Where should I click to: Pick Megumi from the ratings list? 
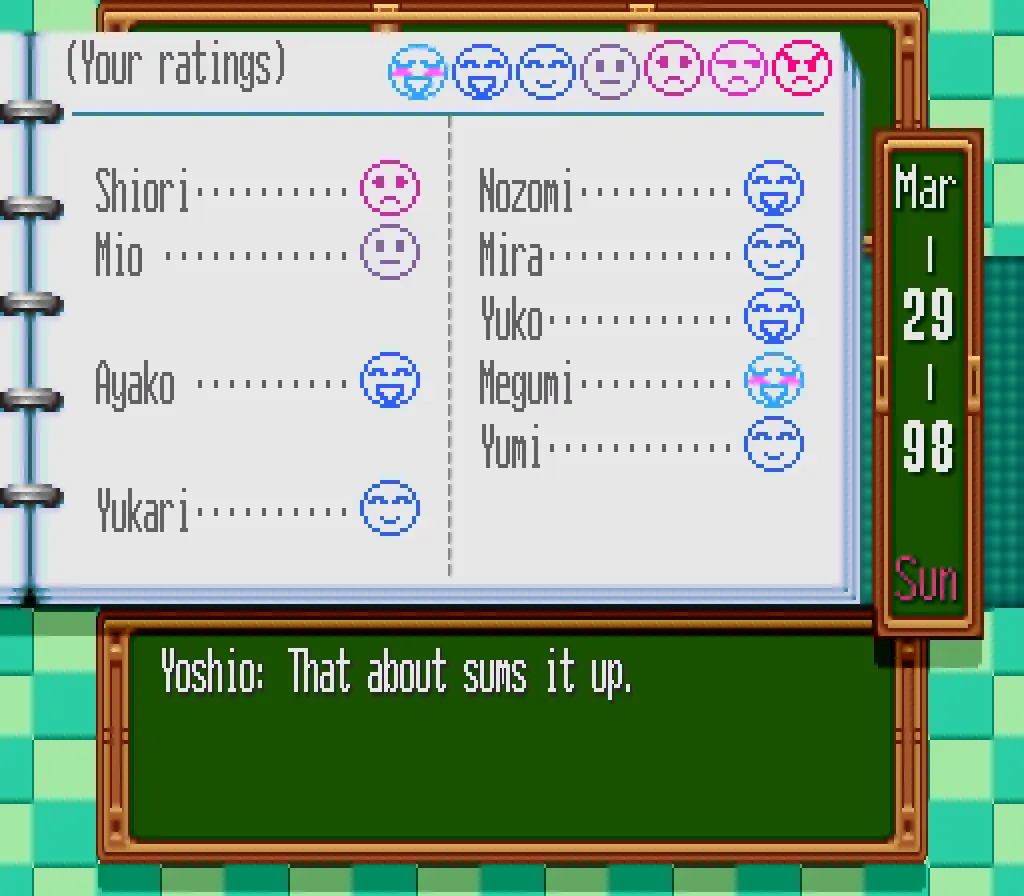click(x=640, y=382)
